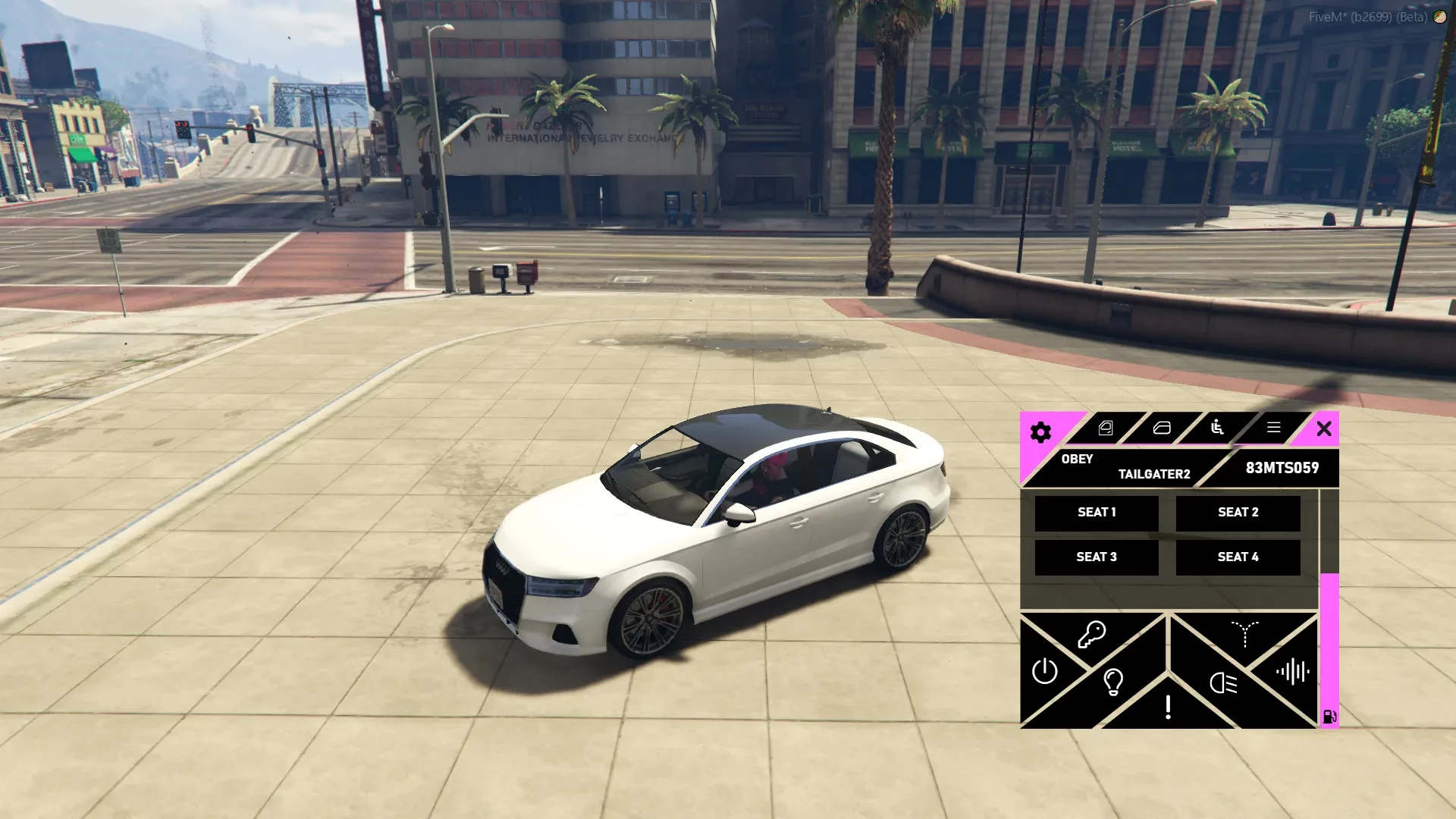The image size is (1456, 819).
Task: Open the three-line extras menu tab
Action: coord(1273,428)
